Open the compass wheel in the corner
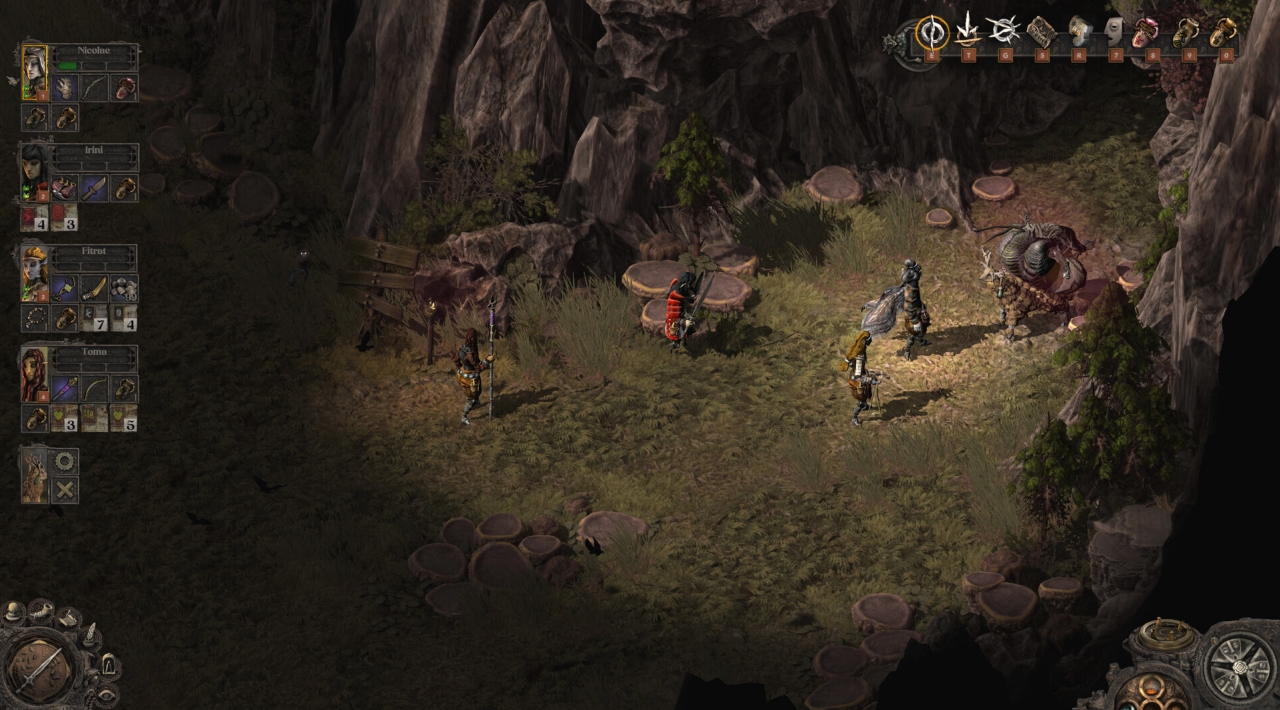Image resolution: width=1280 pixels, height=710 pixels. coord(1238,664)
